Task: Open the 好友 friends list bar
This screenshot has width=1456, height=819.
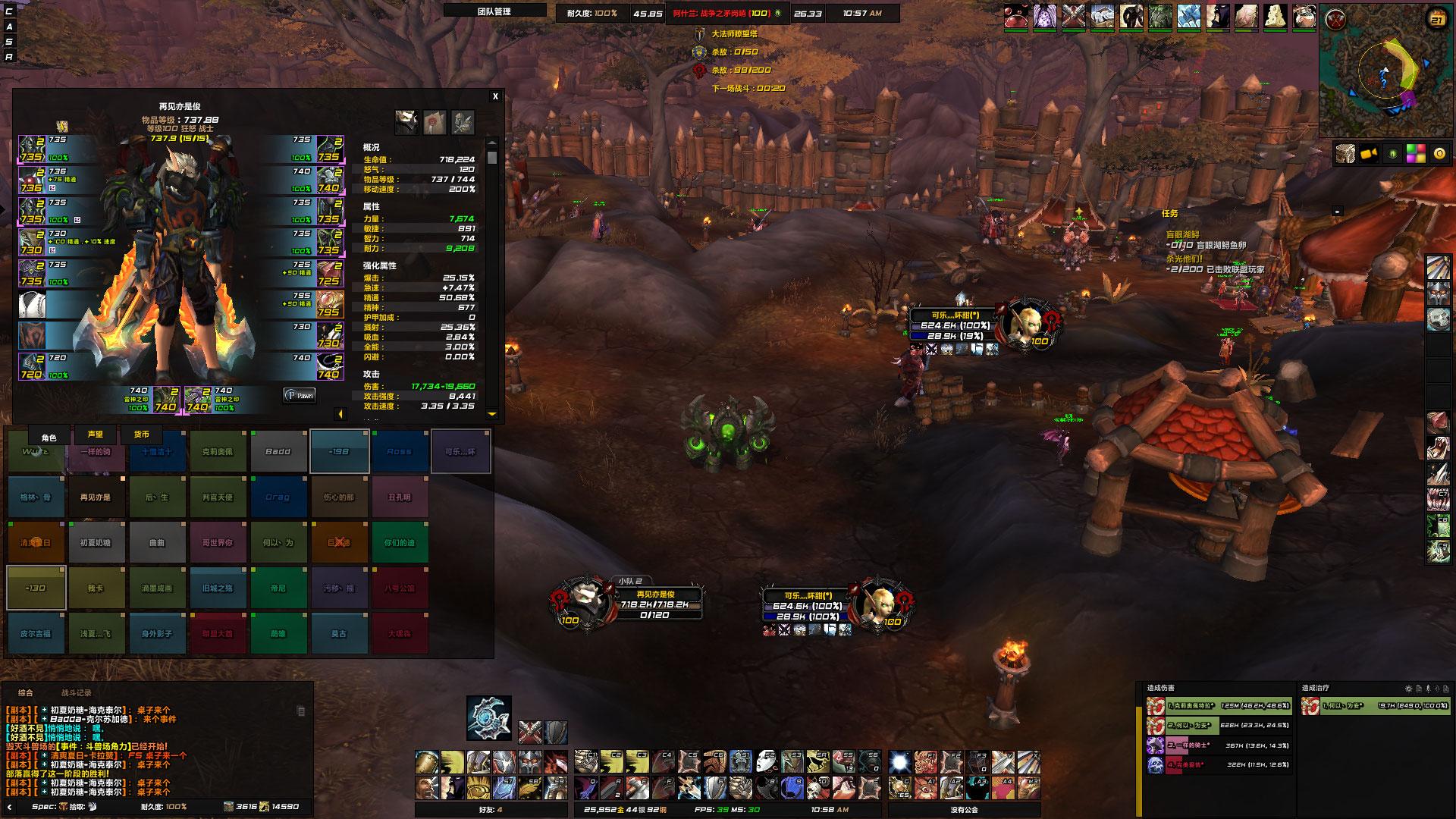Action: point(490,809)
